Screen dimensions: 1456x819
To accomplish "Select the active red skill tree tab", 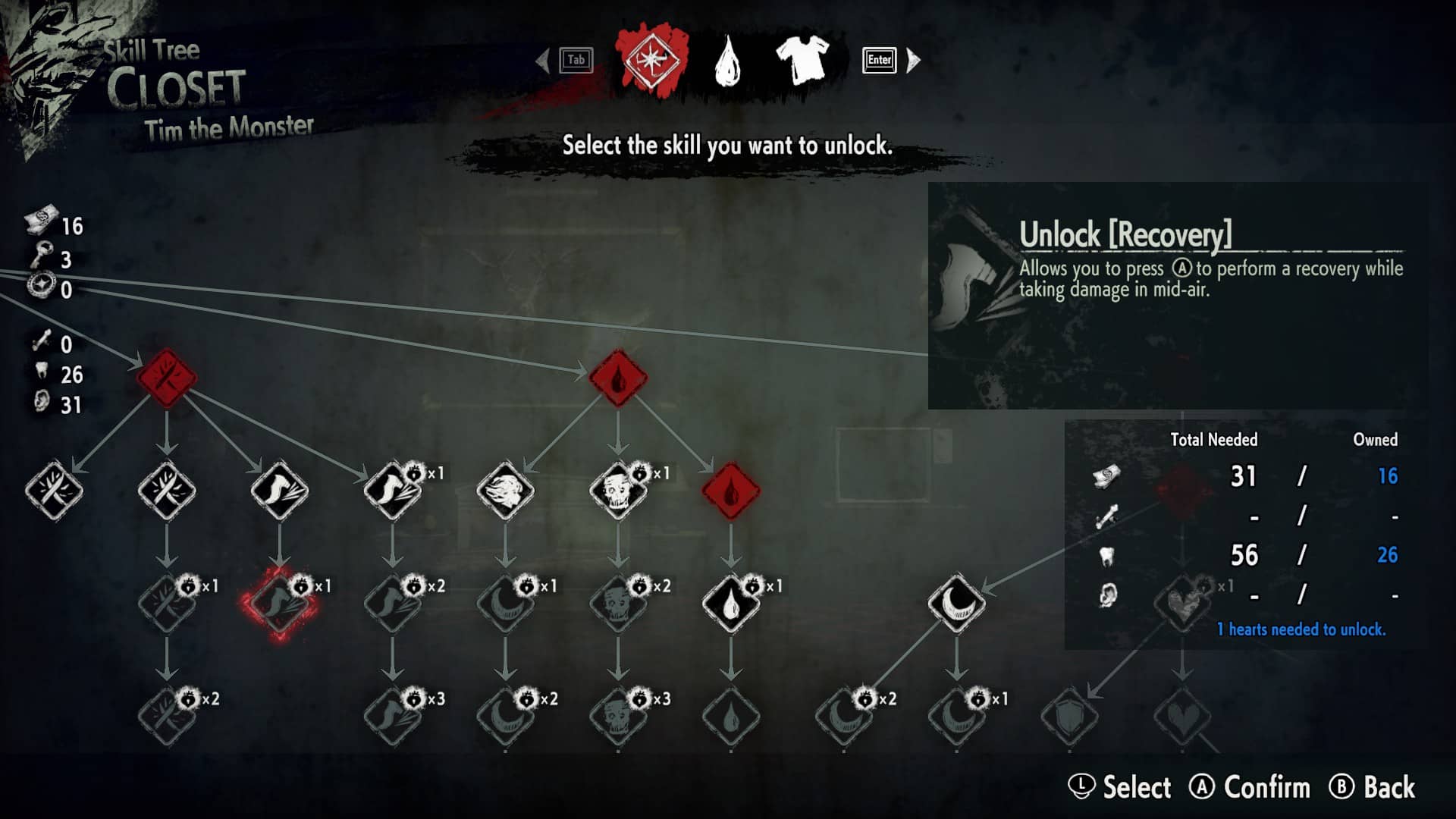I will click(651, 60).
